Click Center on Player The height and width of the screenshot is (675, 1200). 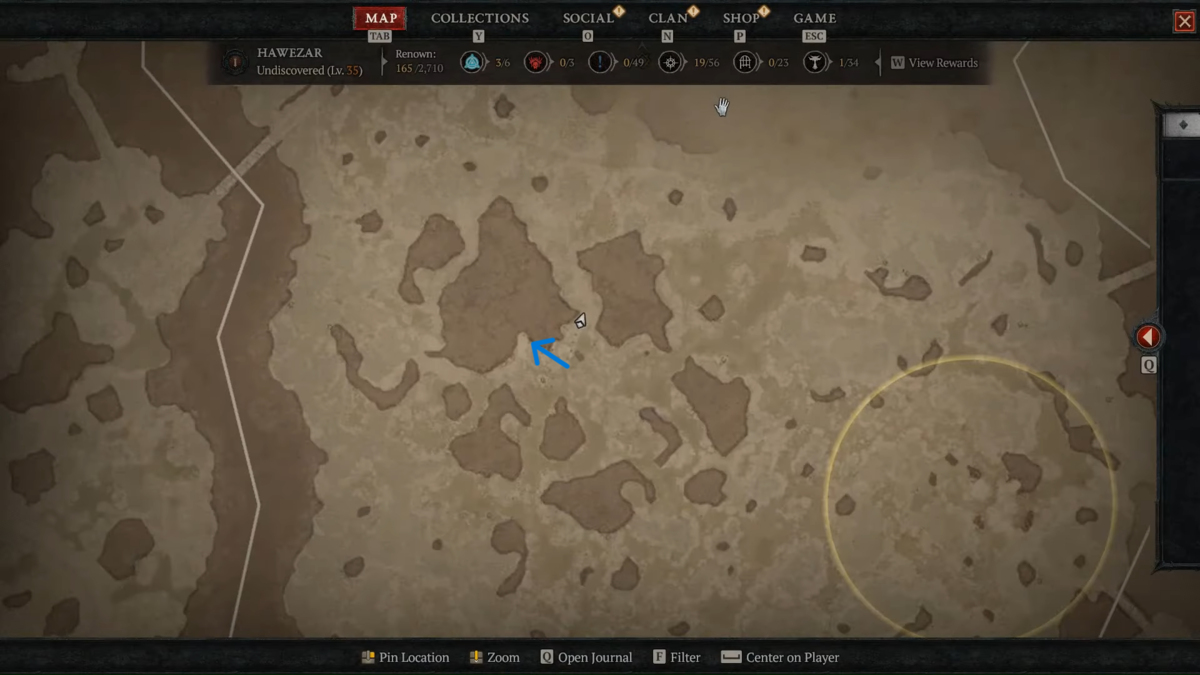tap(780, 658)
